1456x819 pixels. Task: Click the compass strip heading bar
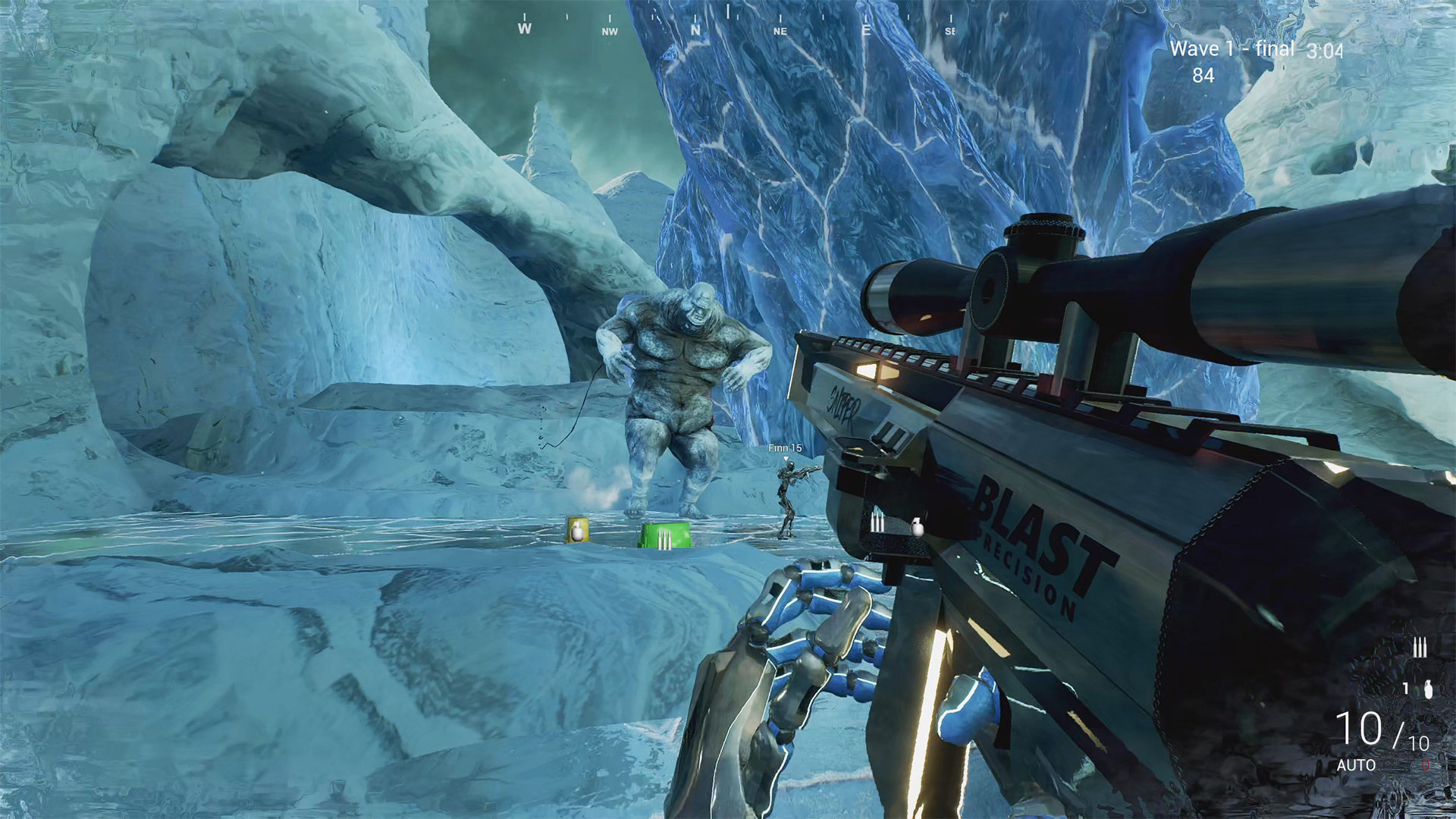pos(736,24)
